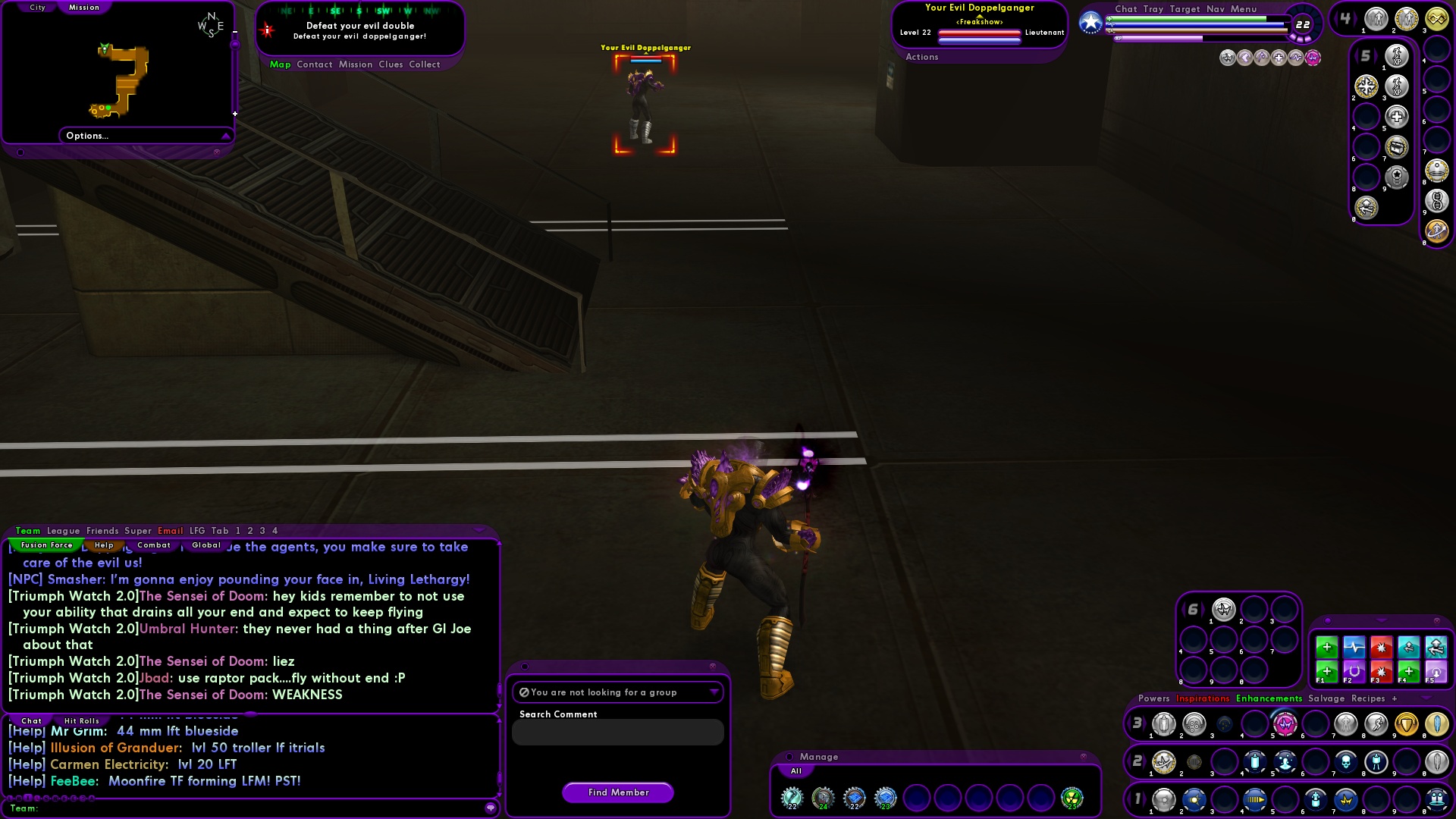Image resolution: width=1456 pixels, height=819 pixels.
Task: Use a green inspiration from the inspiration tray
Action: coord(1329,648)
